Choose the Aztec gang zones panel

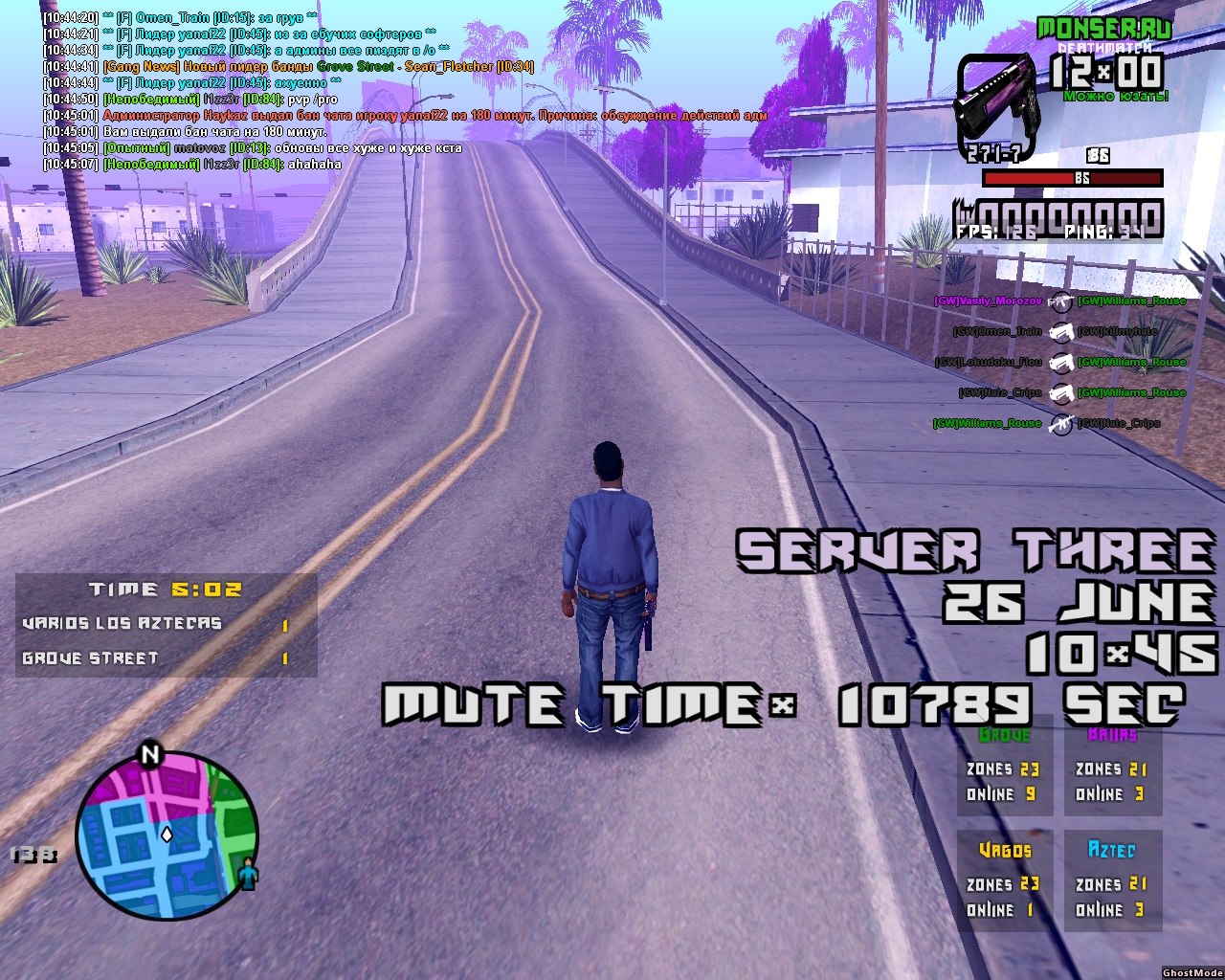click(1112, 881)
